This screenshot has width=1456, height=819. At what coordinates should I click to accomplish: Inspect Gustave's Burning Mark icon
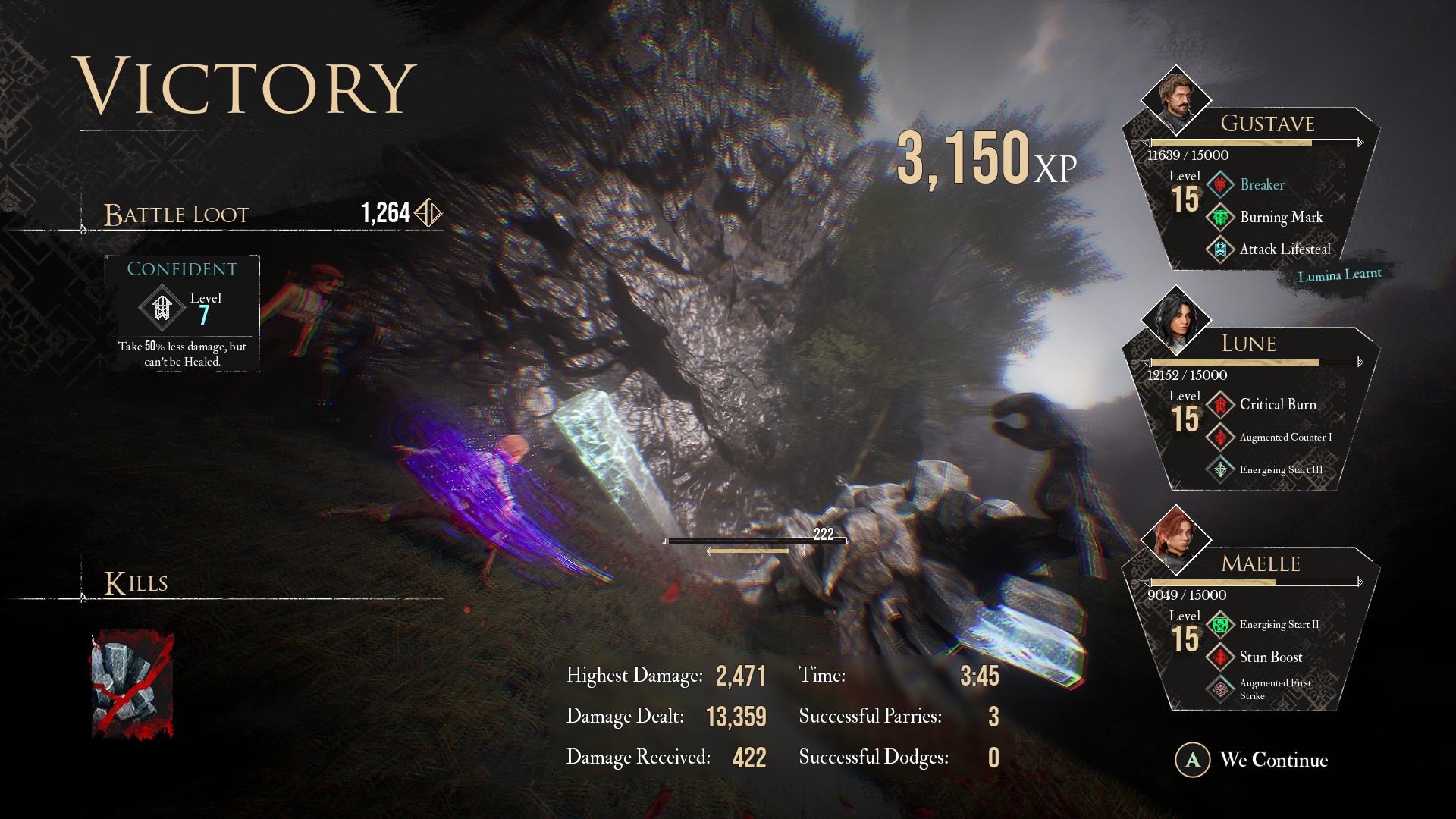pos(1220,218)
